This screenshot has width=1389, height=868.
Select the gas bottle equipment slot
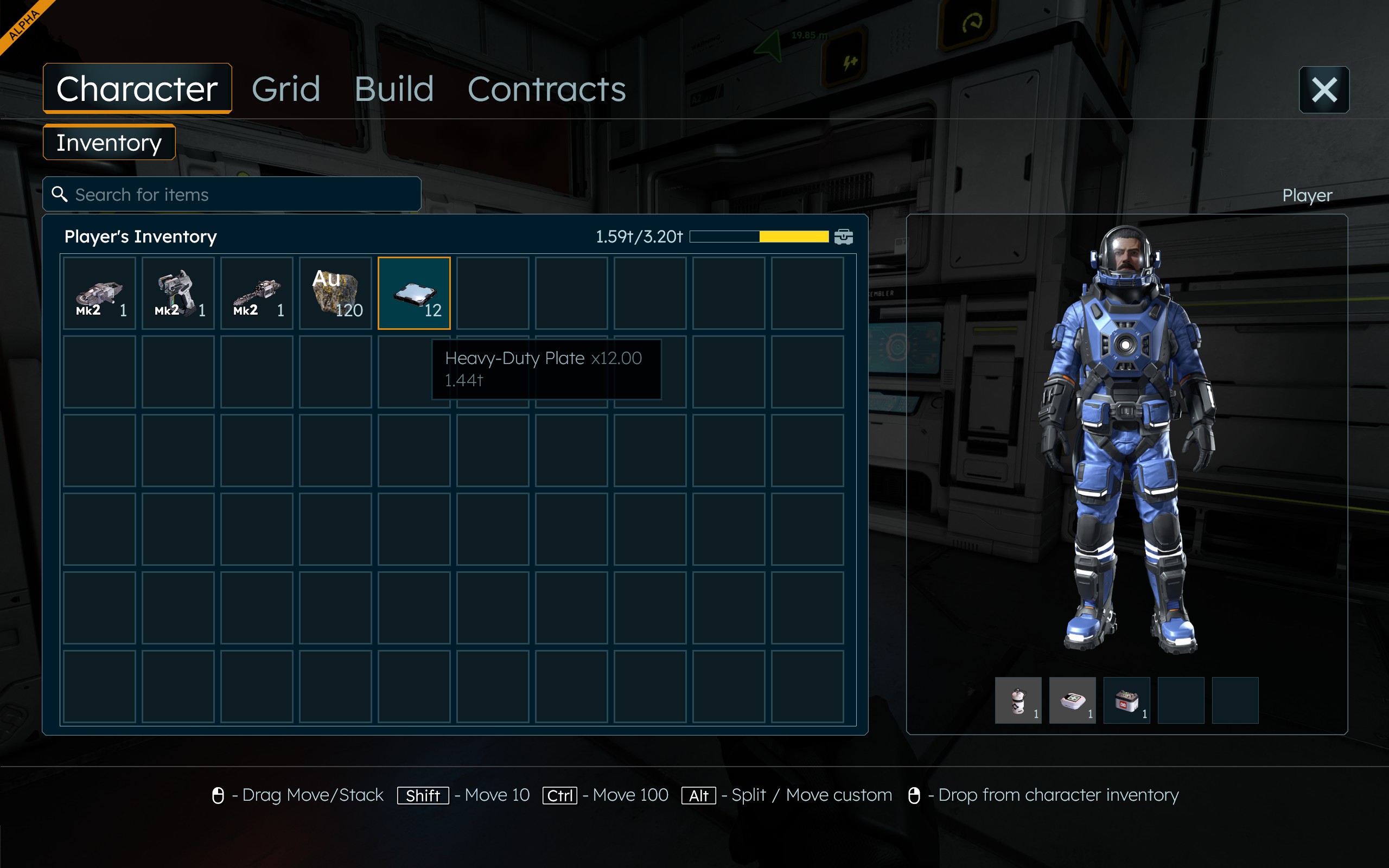[1018, 700]
